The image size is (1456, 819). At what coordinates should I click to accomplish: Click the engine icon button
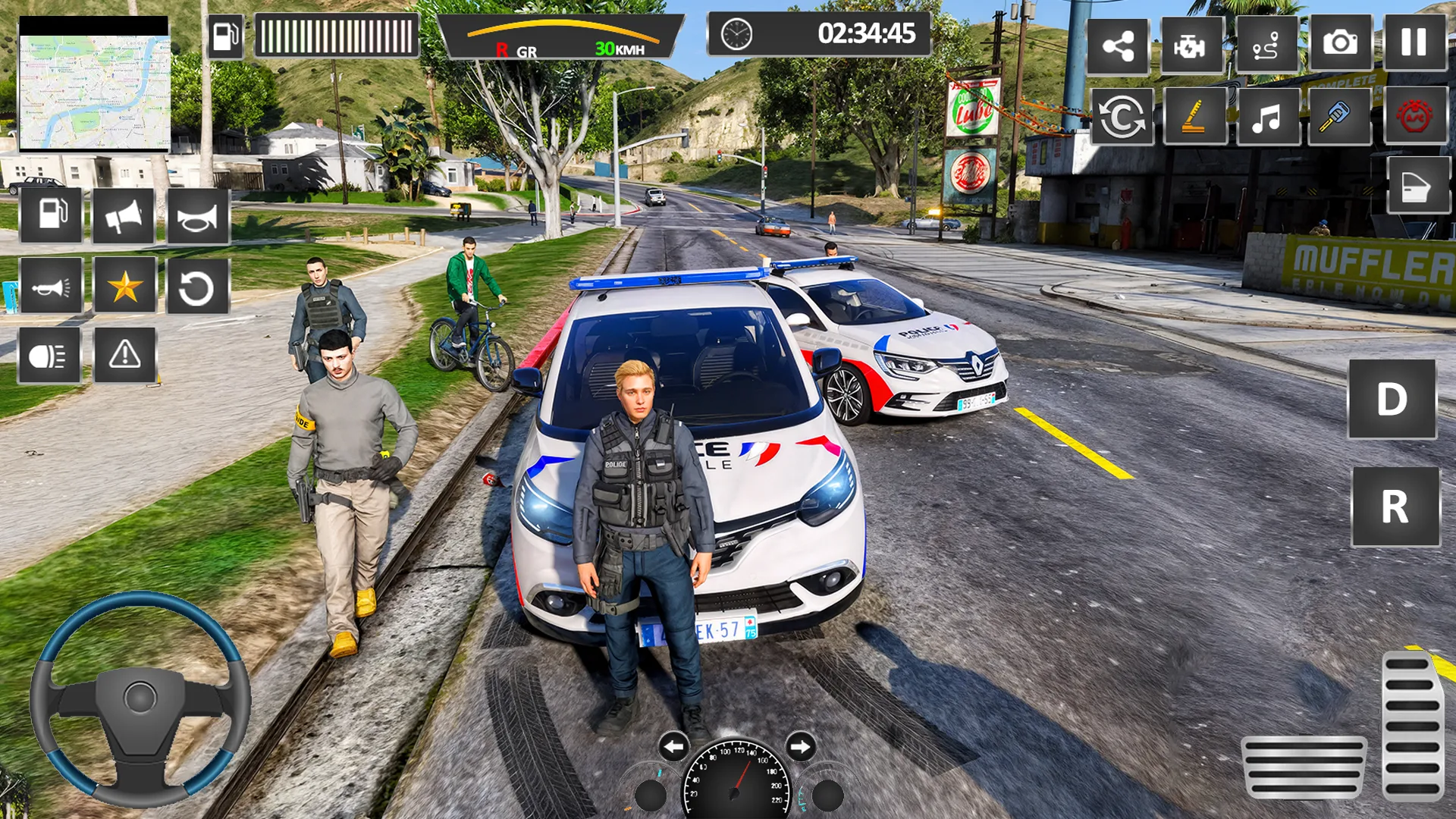tap(1191, 46)
